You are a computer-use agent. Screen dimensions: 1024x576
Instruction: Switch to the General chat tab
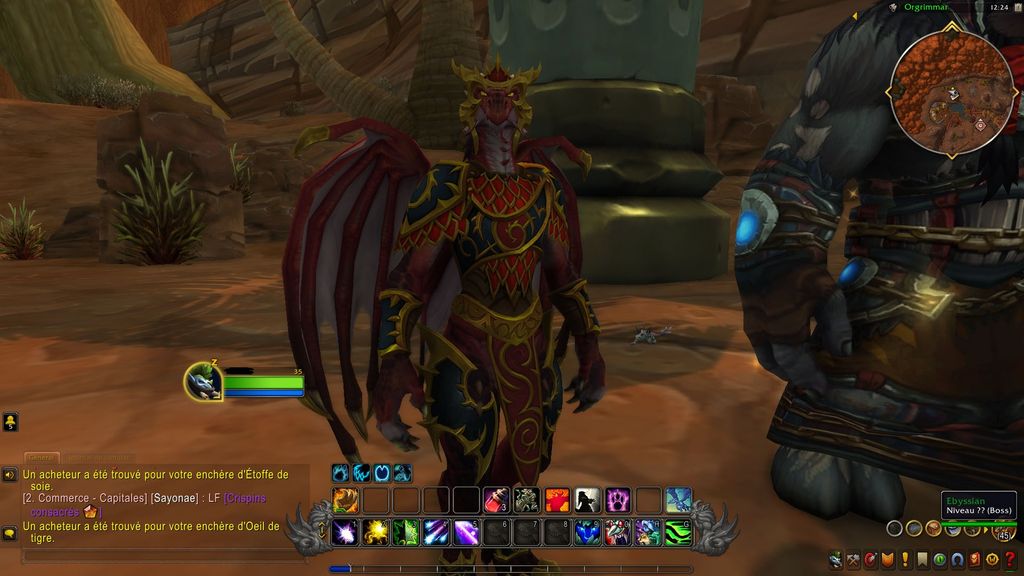(42, 458)
